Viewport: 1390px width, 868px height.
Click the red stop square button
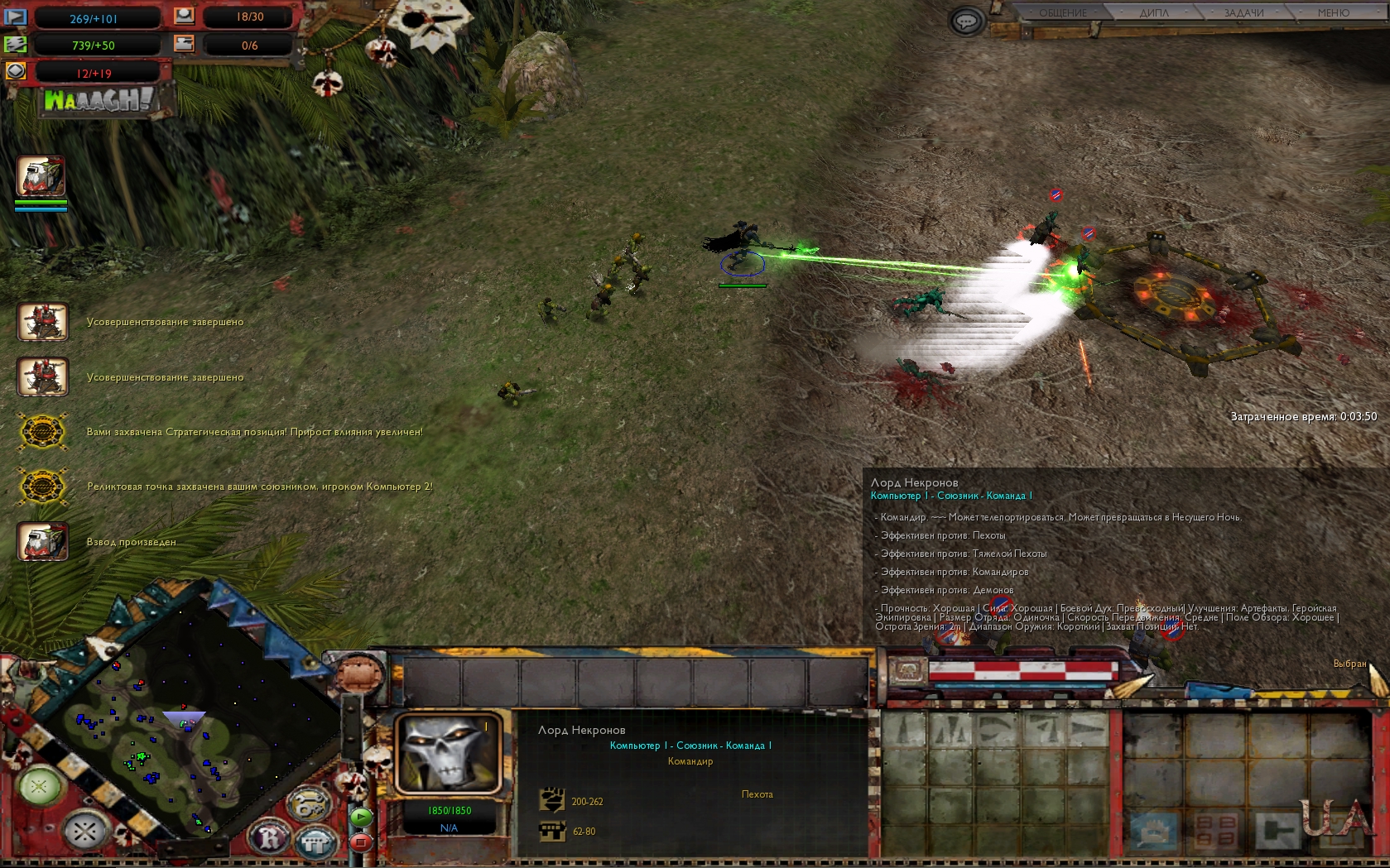[361, 842]
